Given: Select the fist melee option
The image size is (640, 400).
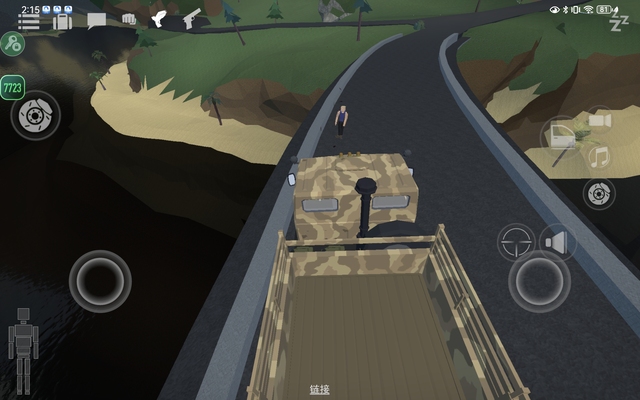Looking at the screenshot, I should (x=129, y=19).
